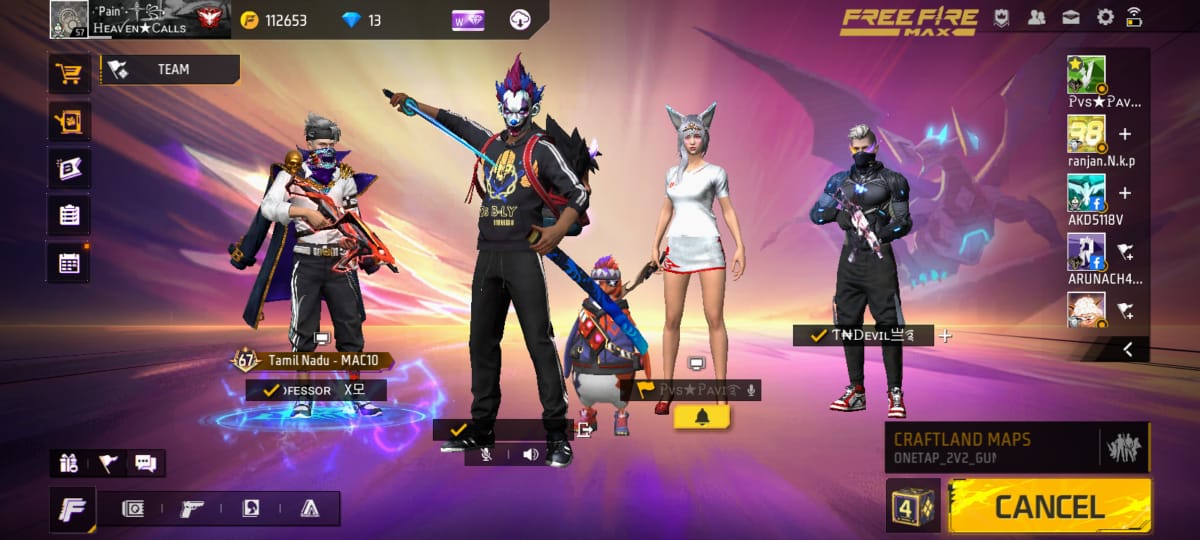Screen dimensions: 1200x540
Task: Open the settings gear
Action: tap(1105, 17)
